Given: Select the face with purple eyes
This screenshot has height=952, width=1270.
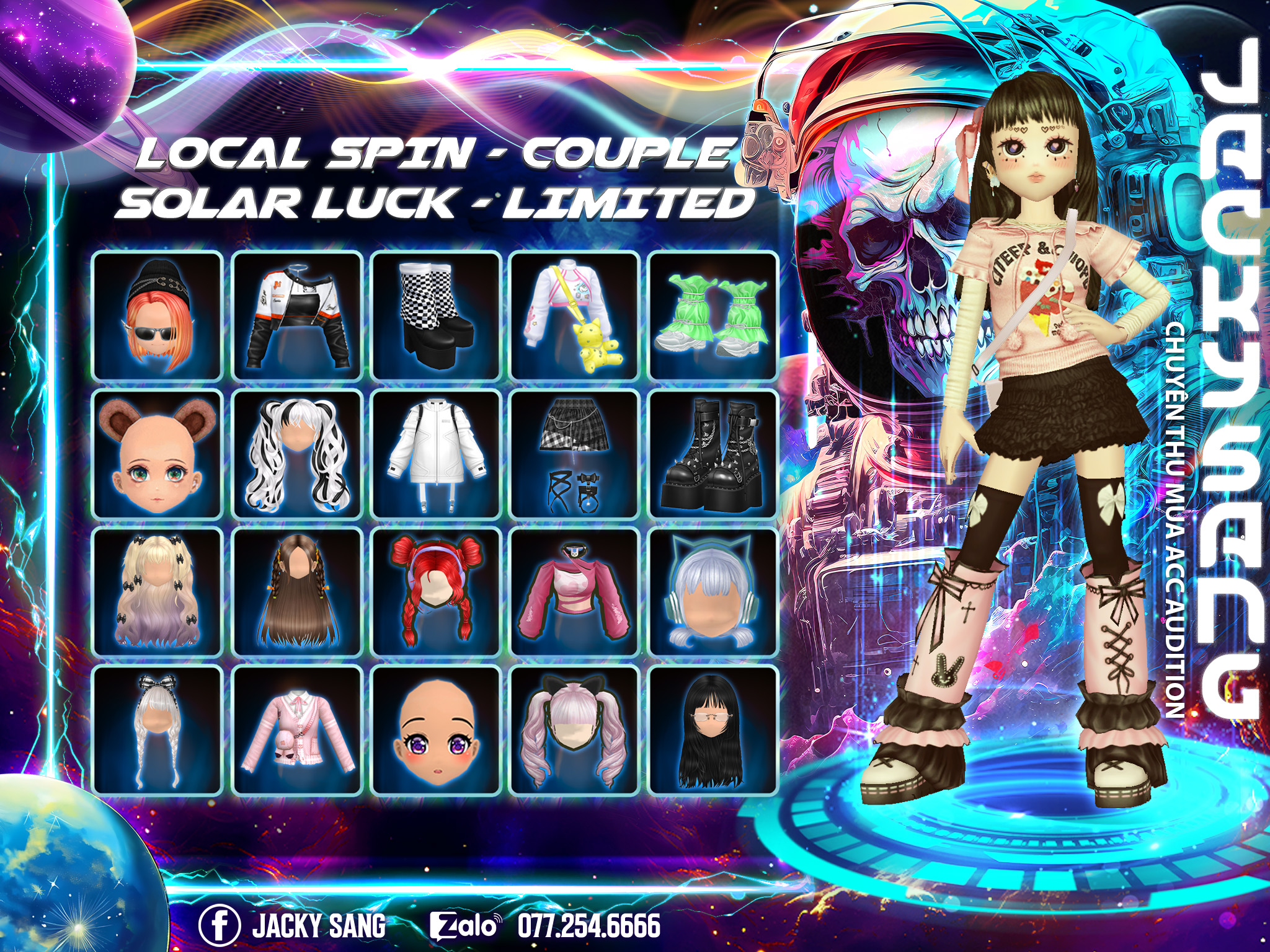Looking at the screenshot, I should 436,731.
